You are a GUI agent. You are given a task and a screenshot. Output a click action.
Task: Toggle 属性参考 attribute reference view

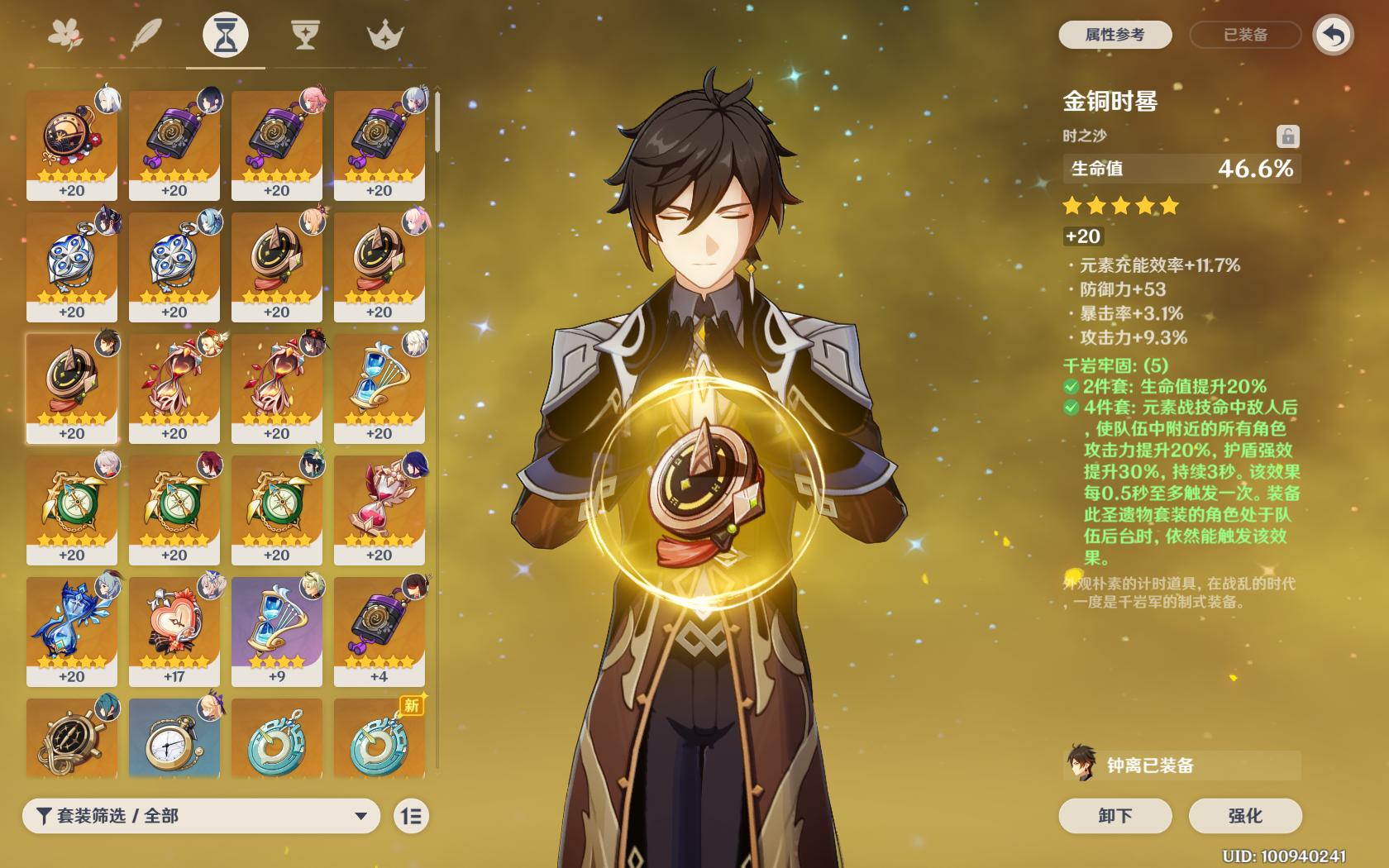click(x=1115, y=35)
